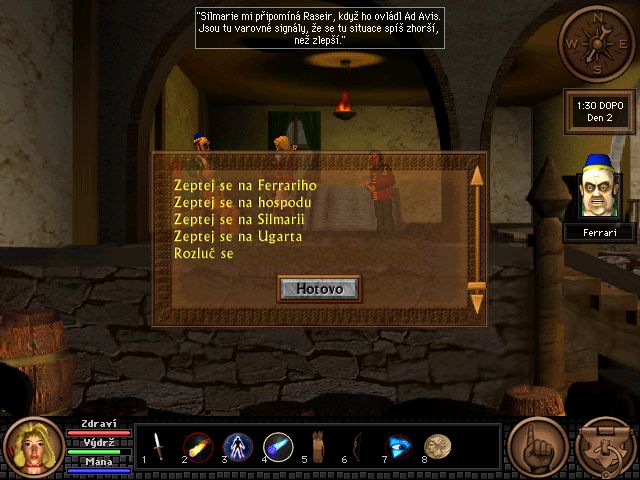This screenshot has width=640, height=480.
Task: Select the dagger in hotbar slot 1
Action: pyautogui.click(x=158, y=447)
